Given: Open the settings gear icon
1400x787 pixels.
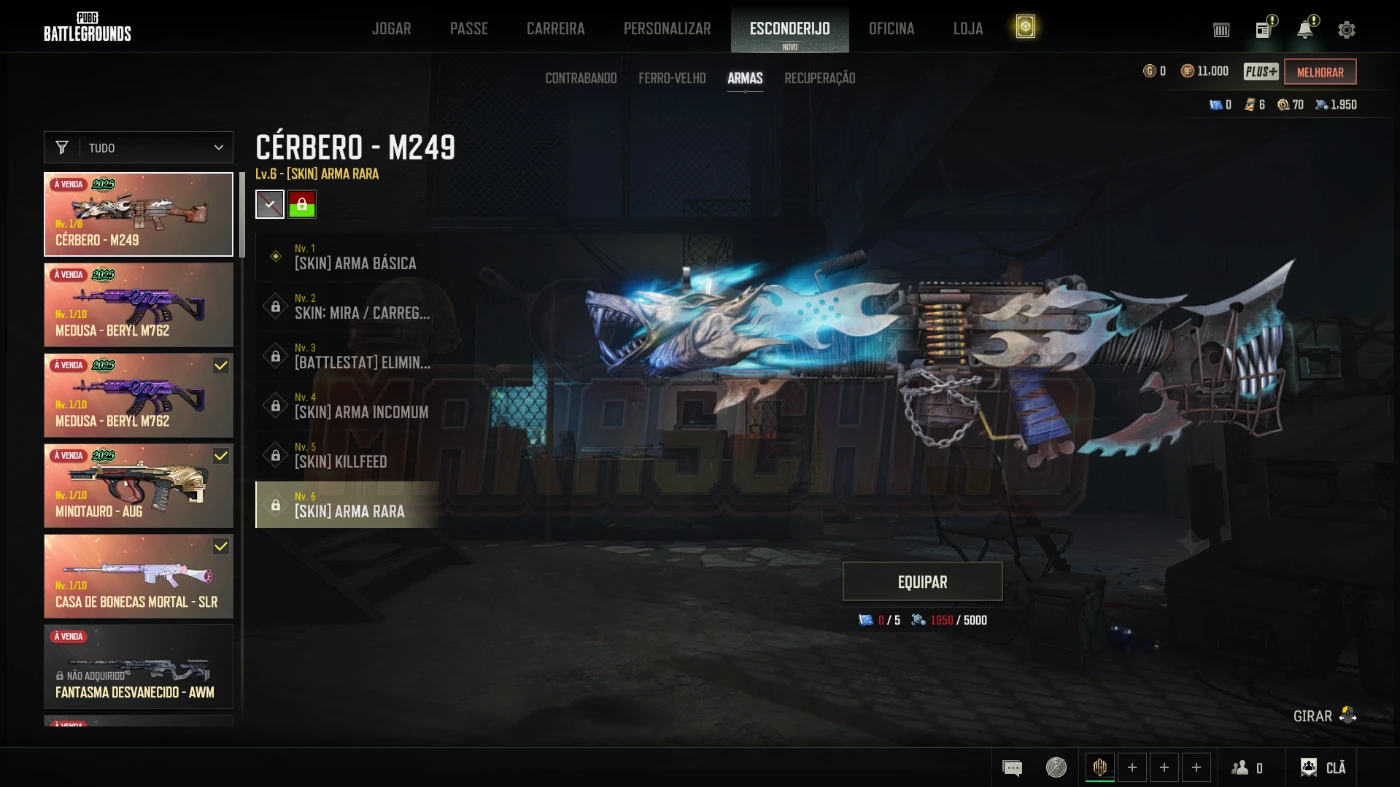Looking at the screenshot, I should (1346, 30).
